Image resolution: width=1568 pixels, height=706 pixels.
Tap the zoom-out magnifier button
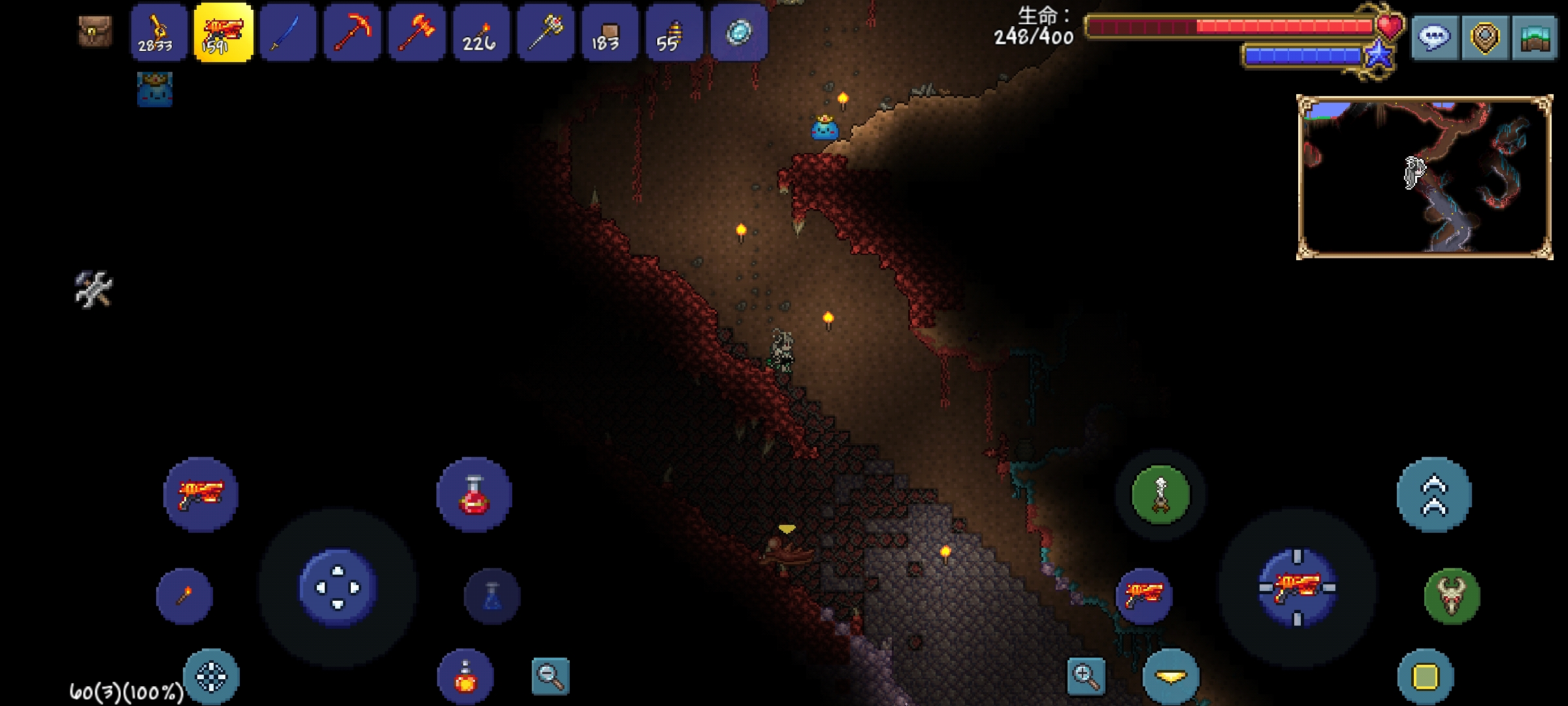coord(550,676)
